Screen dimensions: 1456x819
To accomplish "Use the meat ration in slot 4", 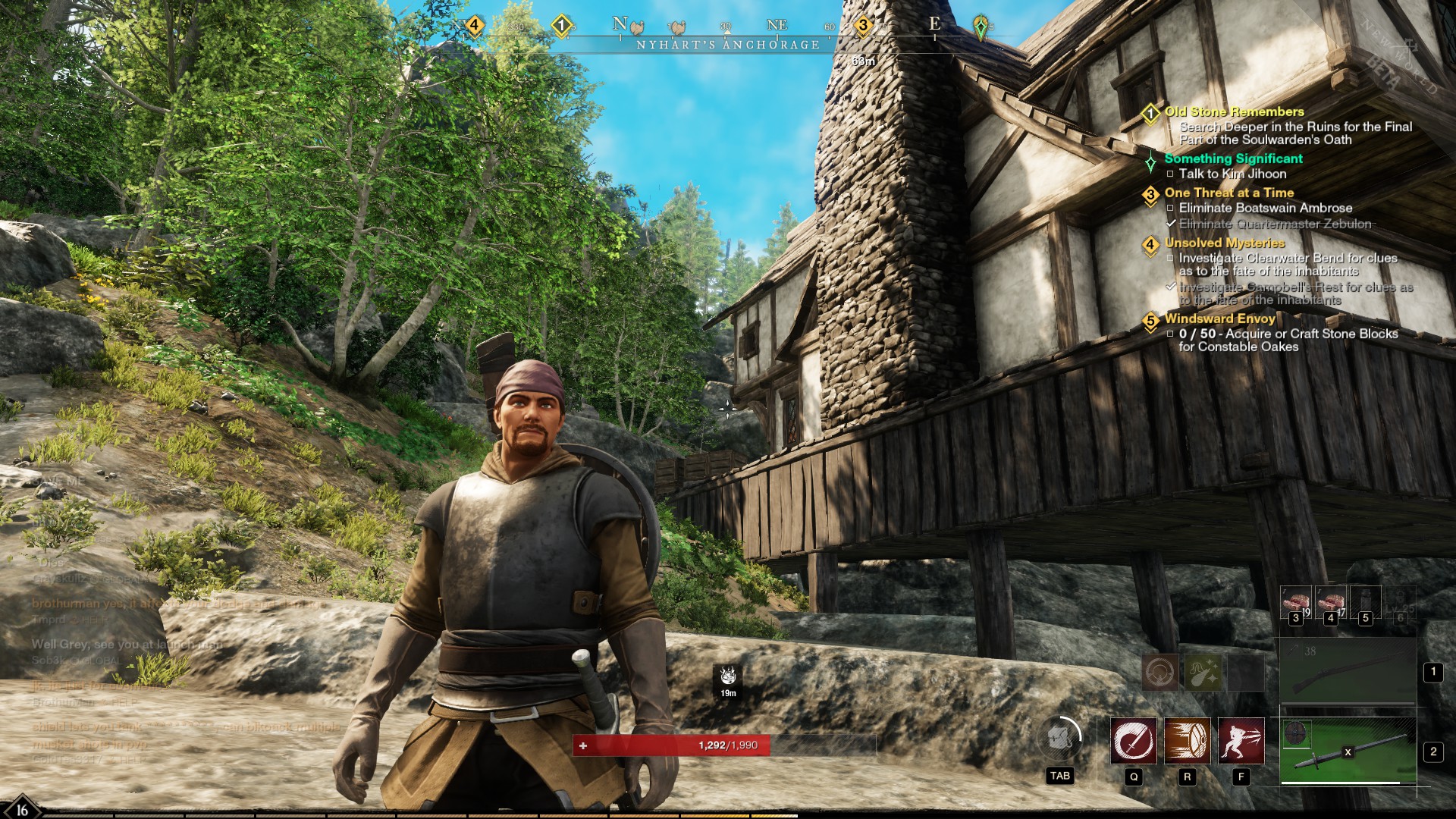I will [x=1330, y=603].
